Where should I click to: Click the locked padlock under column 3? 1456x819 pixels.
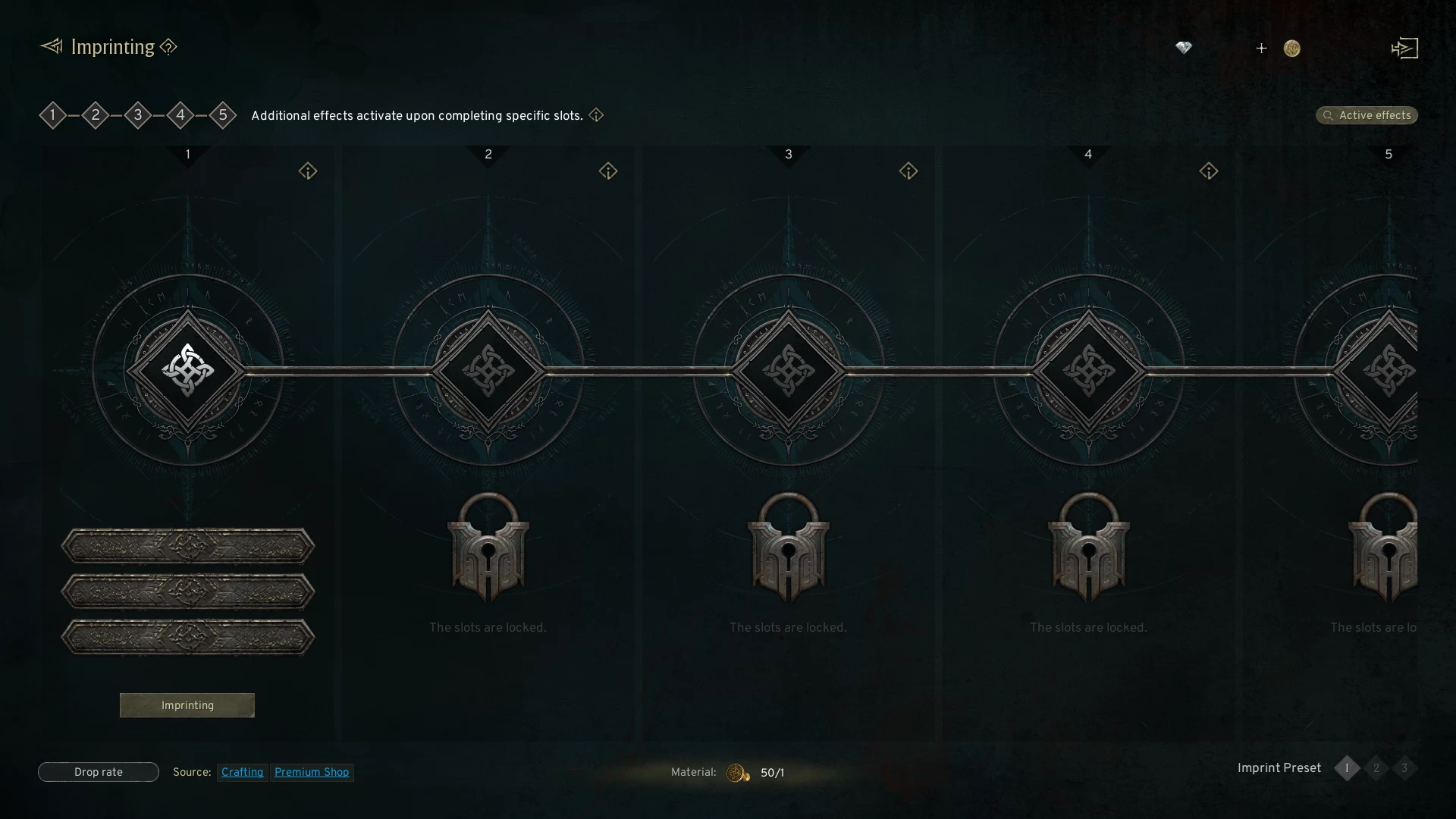(789, 548)
